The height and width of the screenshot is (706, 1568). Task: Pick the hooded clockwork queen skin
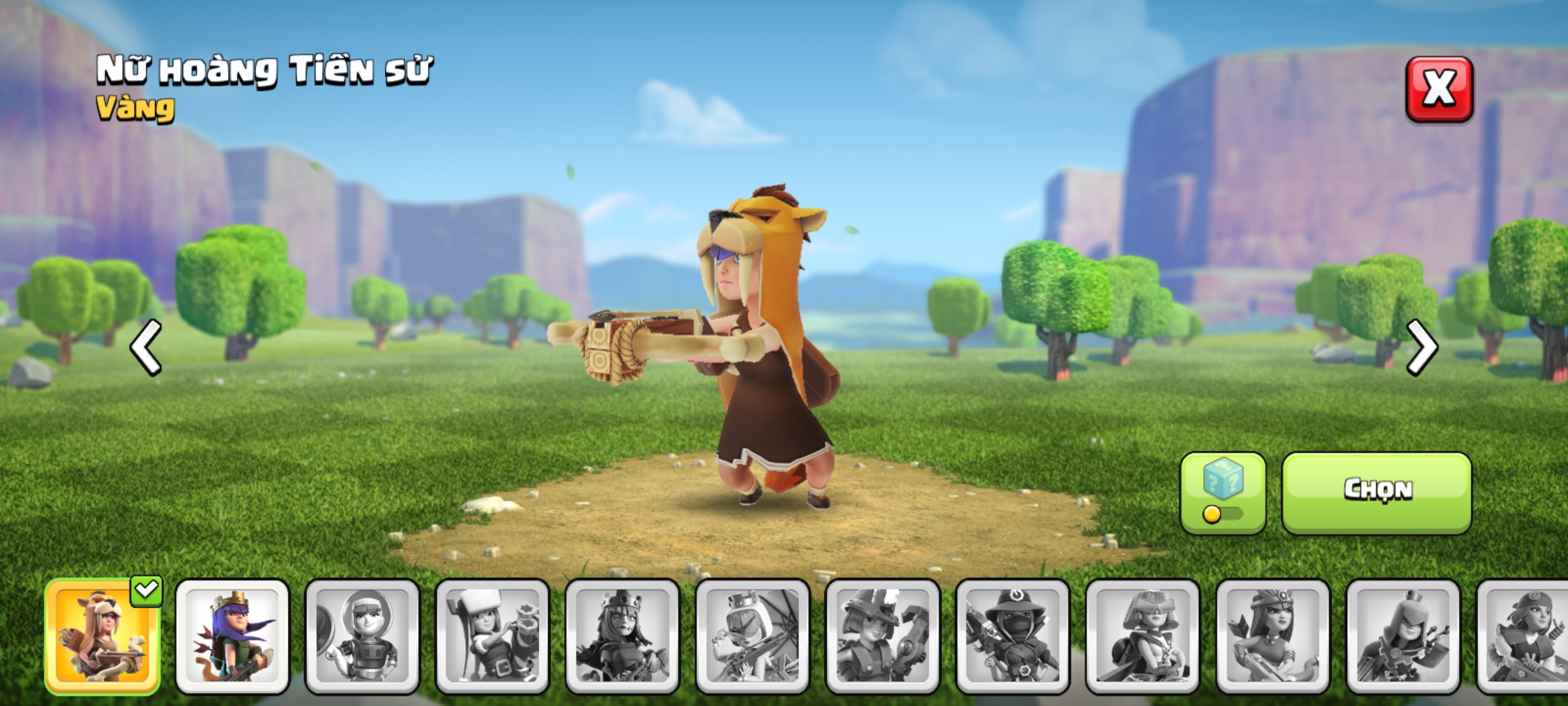pyautogui.click(x=1403, y=636)
